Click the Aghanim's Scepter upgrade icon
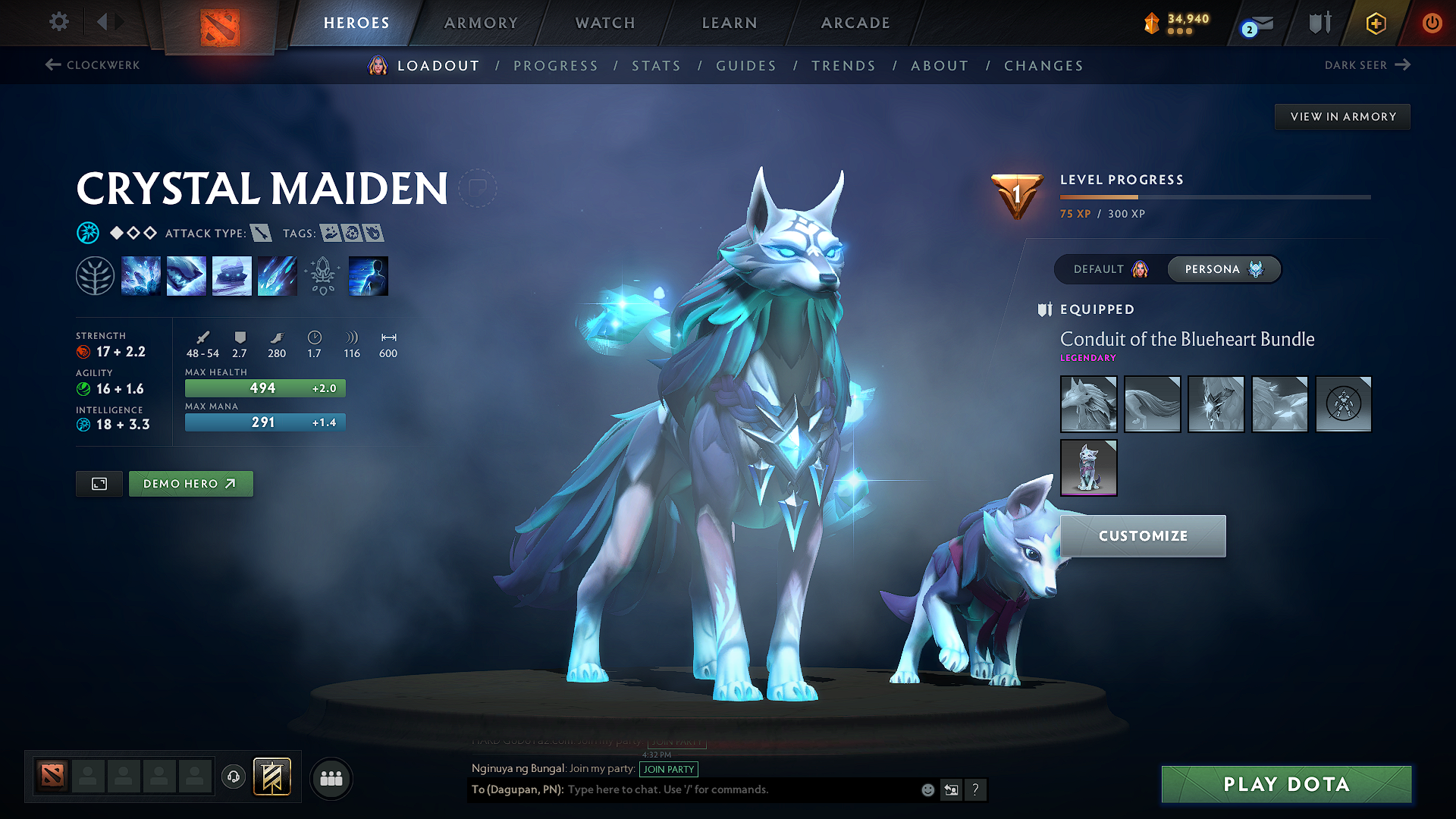The height and width of the screenshot is (819, 1456). 323,275
